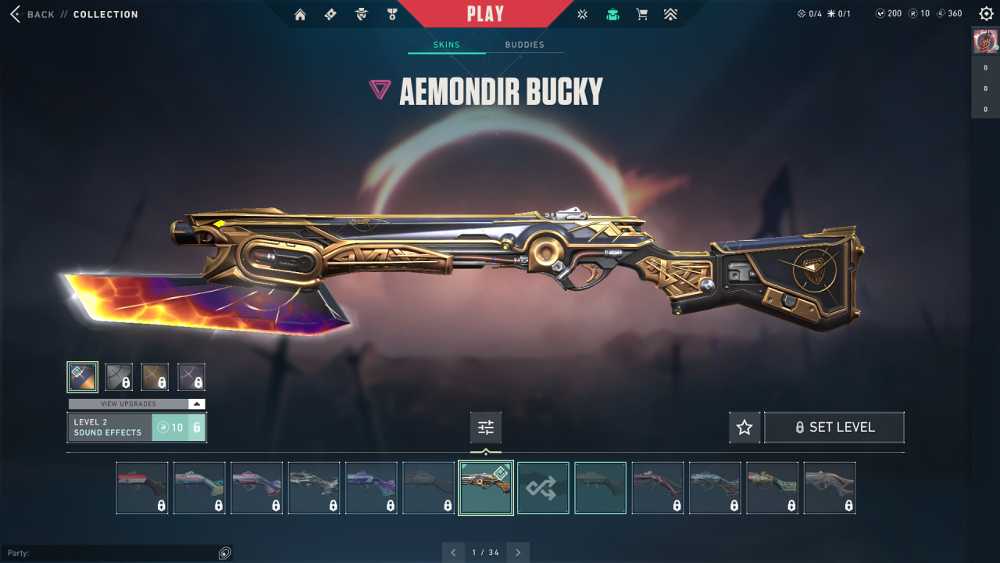The image size is (1000, 563).
Task: Switch to the Skins tab
Action: tap(446, 45)
